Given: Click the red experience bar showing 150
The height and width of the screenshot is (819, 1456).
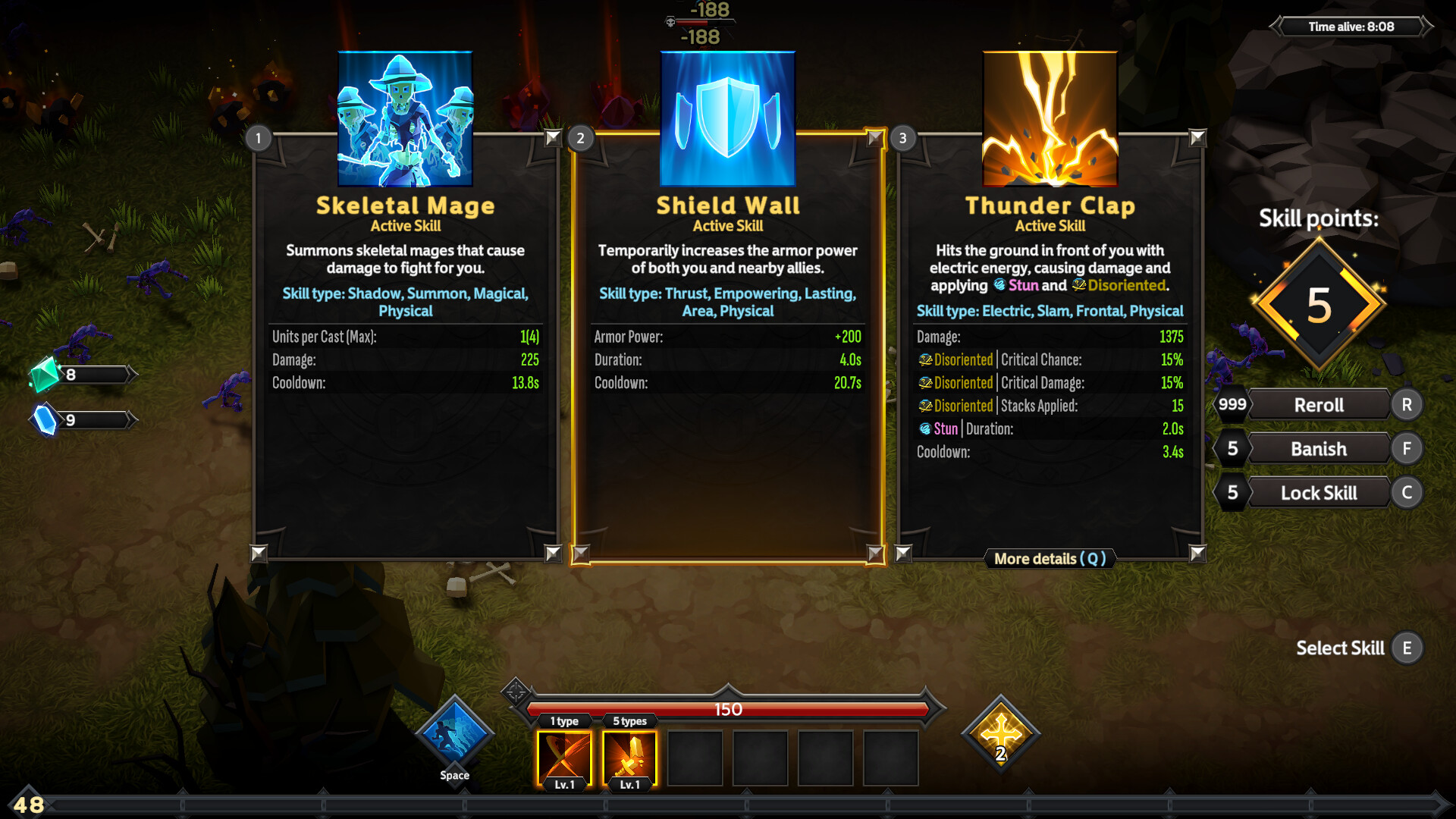Looking at the screenshot, I should [730, 711].
